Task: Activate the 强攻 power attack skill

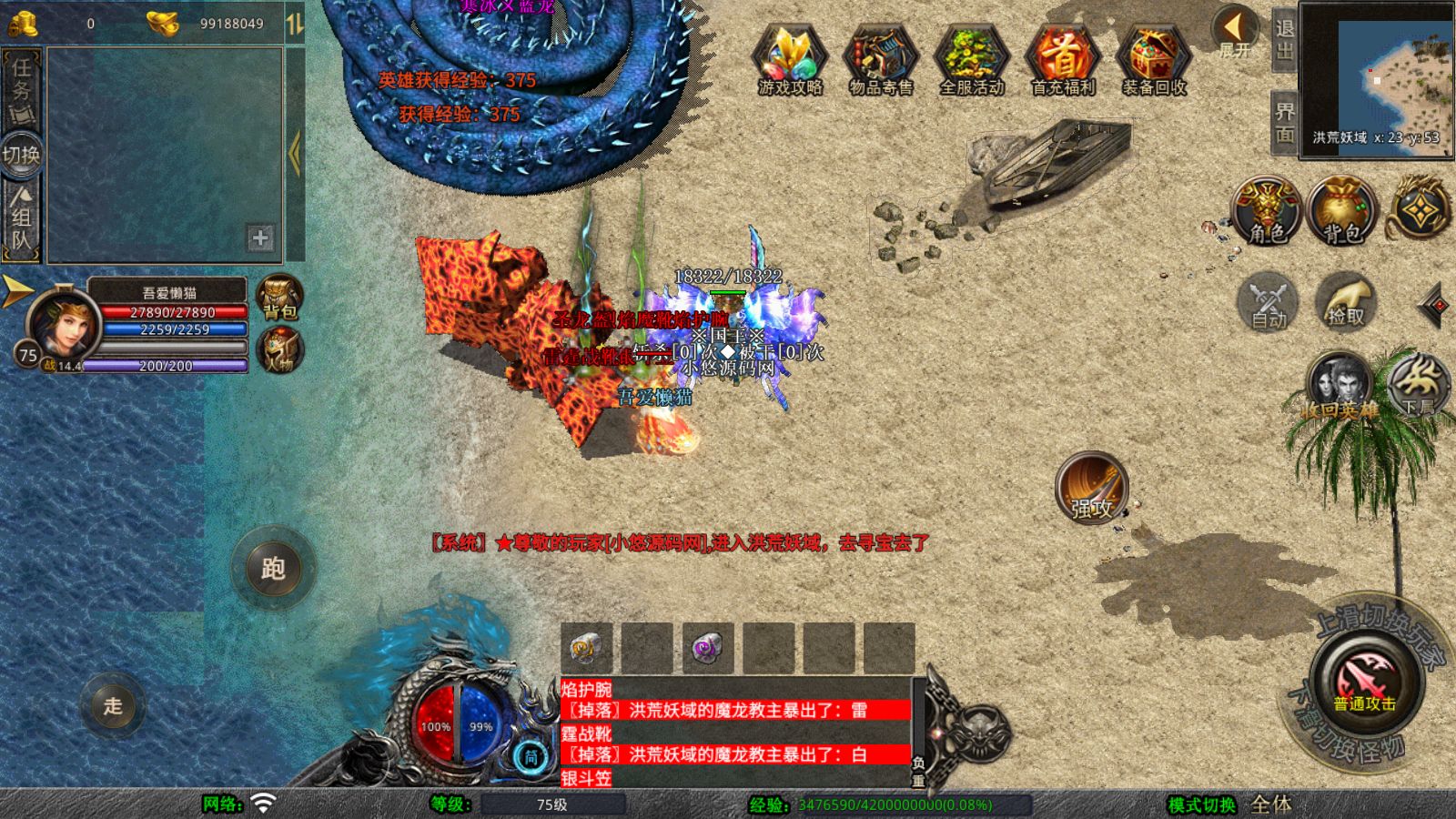Action: [1092, 489]
